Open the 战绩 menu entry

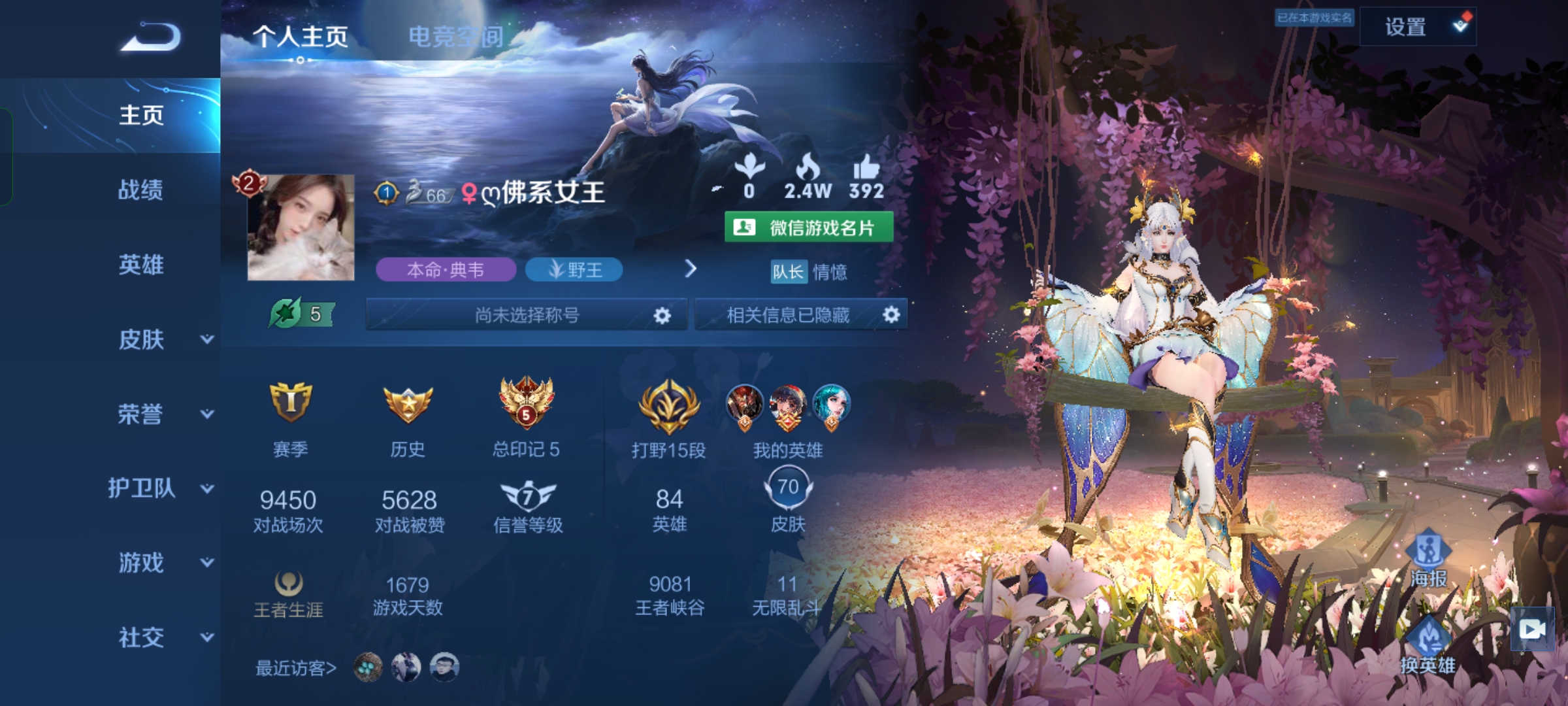tap(140, 190)
